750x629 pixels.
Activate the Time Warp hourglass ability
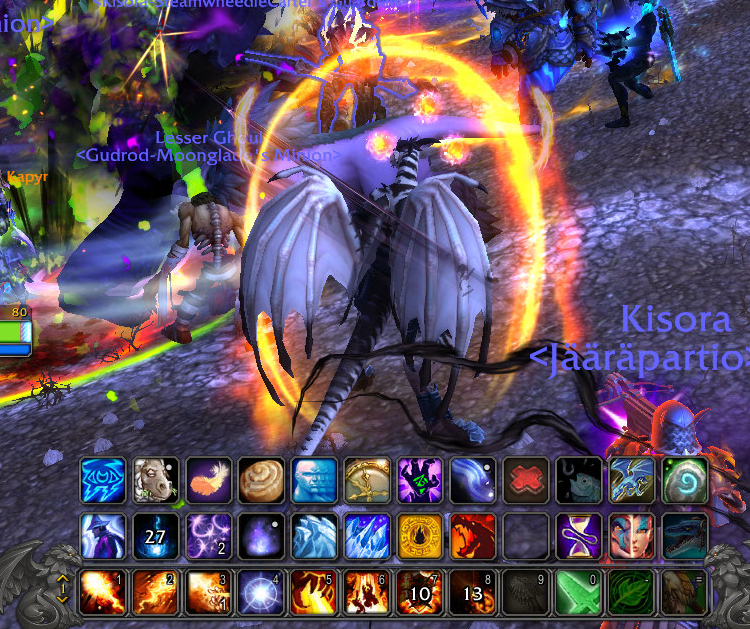click(580, 535)
